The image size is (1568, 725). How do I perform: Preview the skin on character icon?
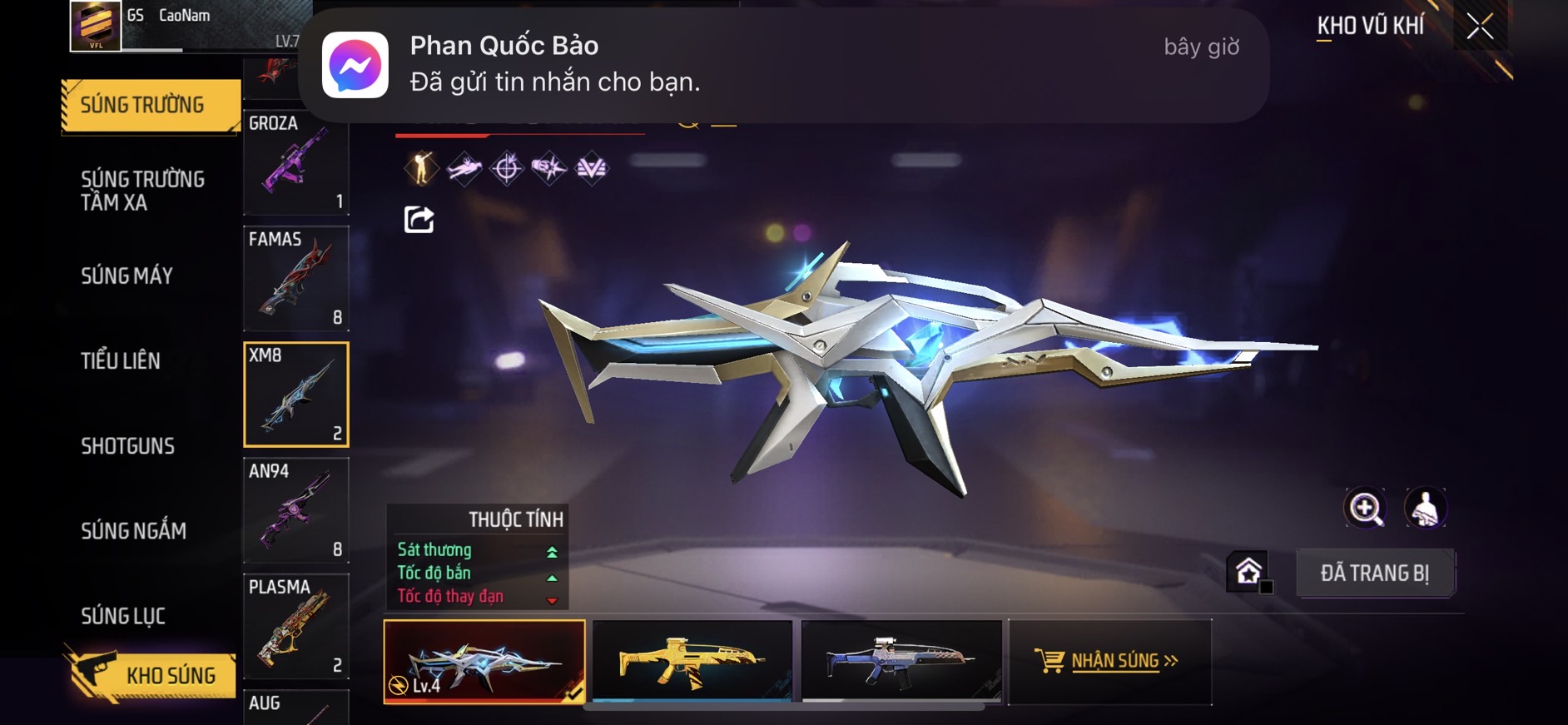point(1425,508)
